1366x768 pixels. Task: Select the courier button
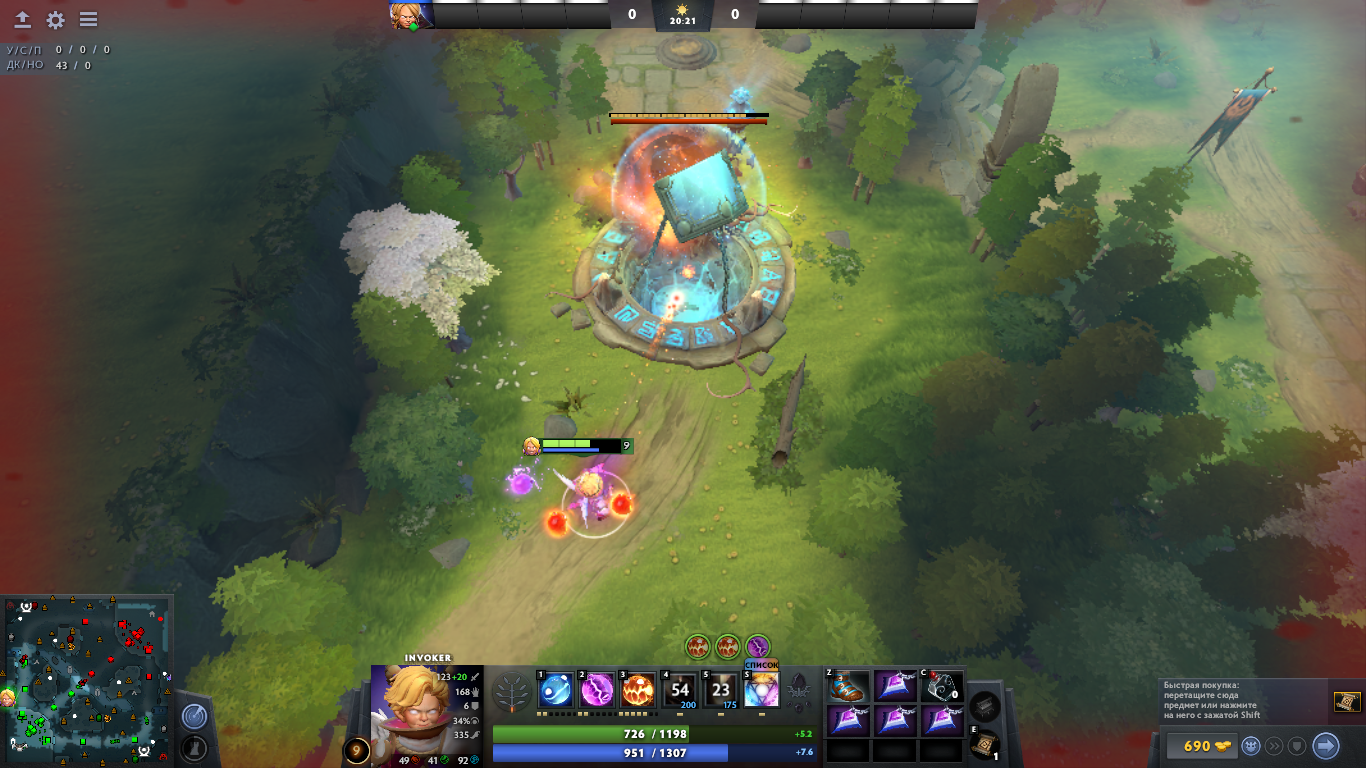click(1250, 746)
